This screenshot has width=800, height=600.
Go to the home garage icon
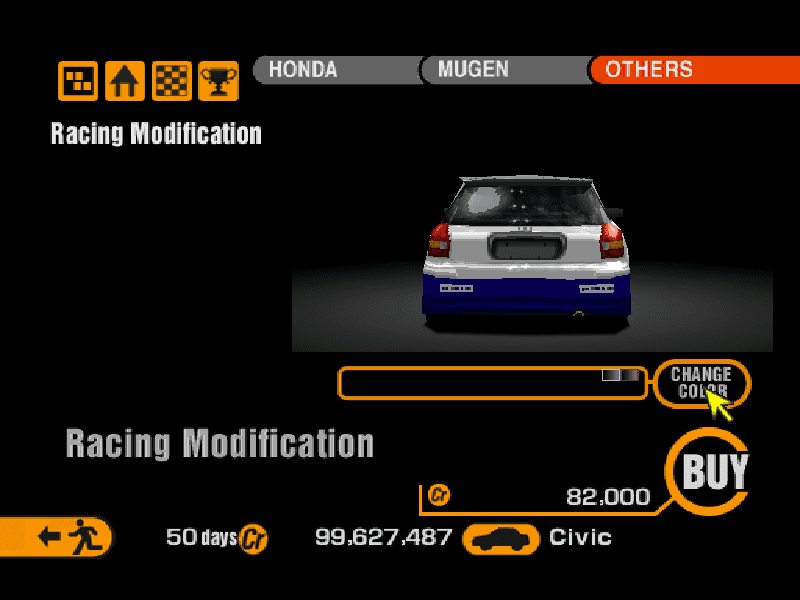[125, 81]
